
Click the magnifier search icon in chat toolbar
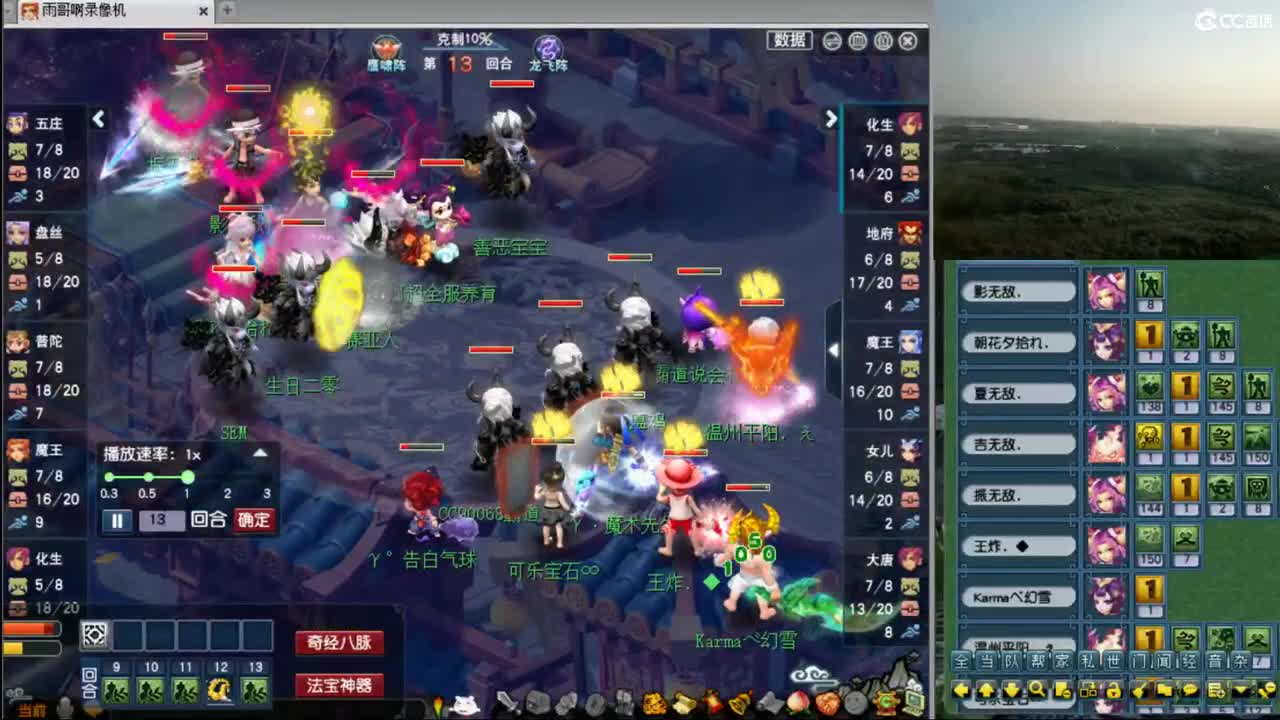coord(1038,690)
